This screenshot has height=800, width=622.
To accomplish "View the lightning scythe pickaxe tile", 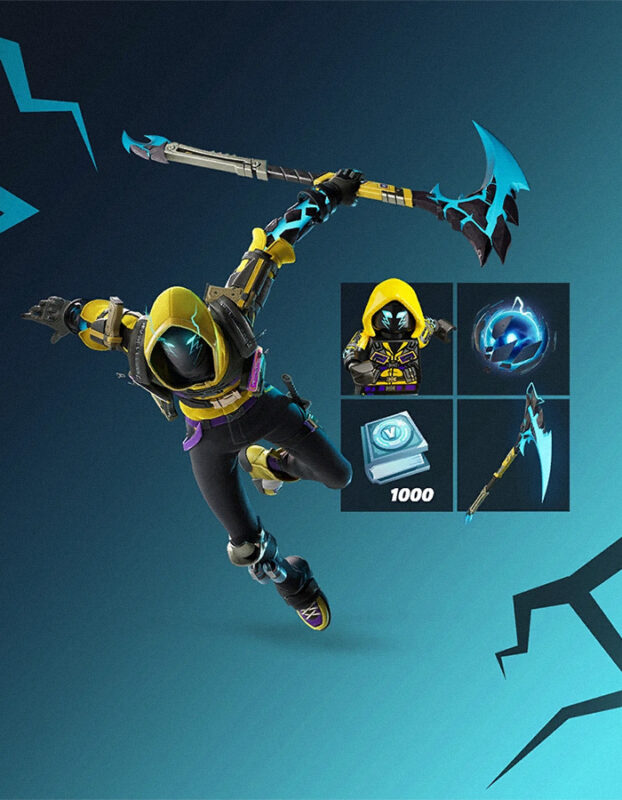I will [513, 455].
